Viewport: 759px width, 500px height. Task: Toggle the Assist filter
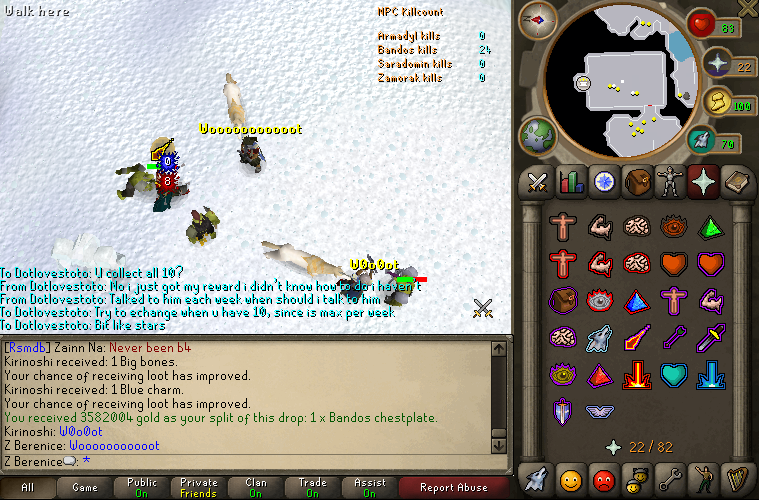coord(370,488)
